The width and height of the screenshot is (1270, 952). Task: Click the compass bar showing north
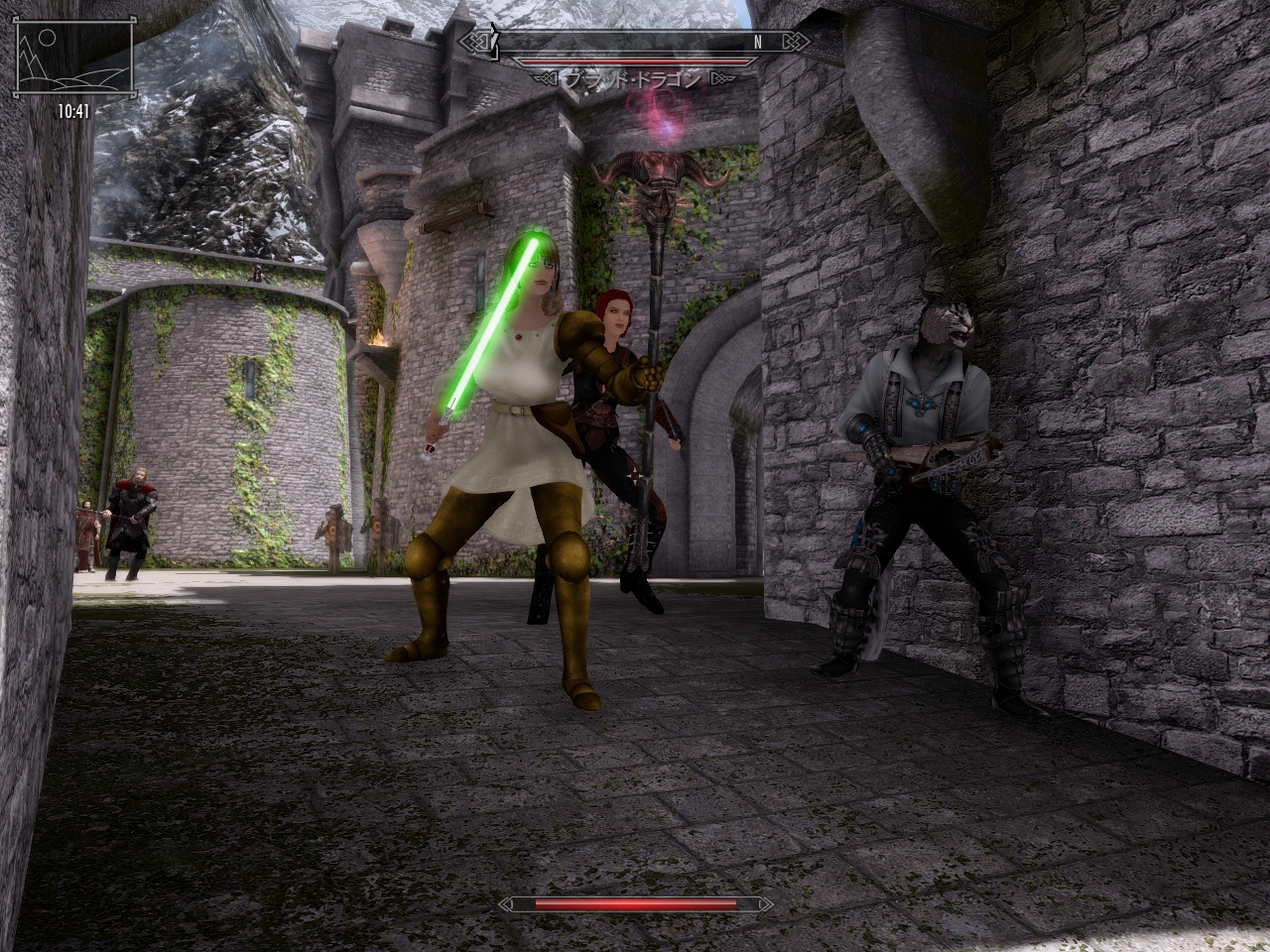(635, 42)
